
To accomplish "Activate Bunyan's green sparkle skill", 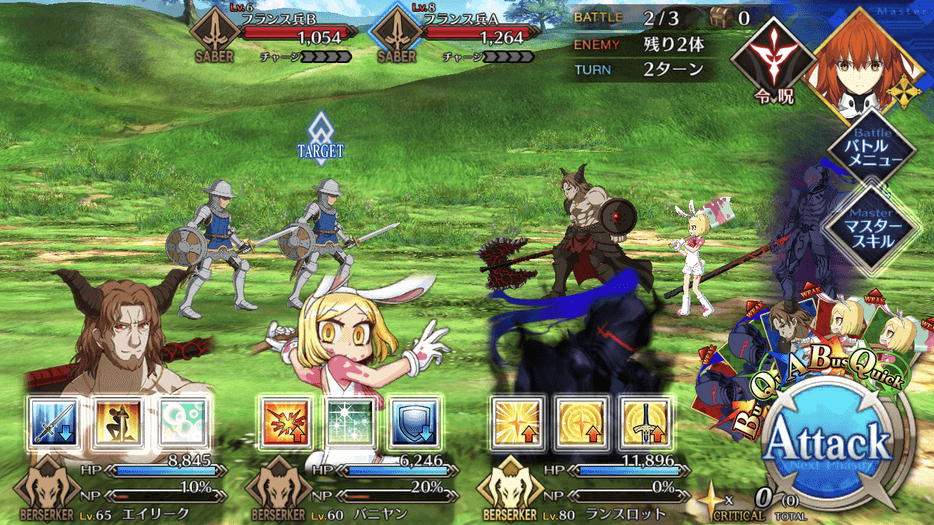I will click(x=350, y=421).
